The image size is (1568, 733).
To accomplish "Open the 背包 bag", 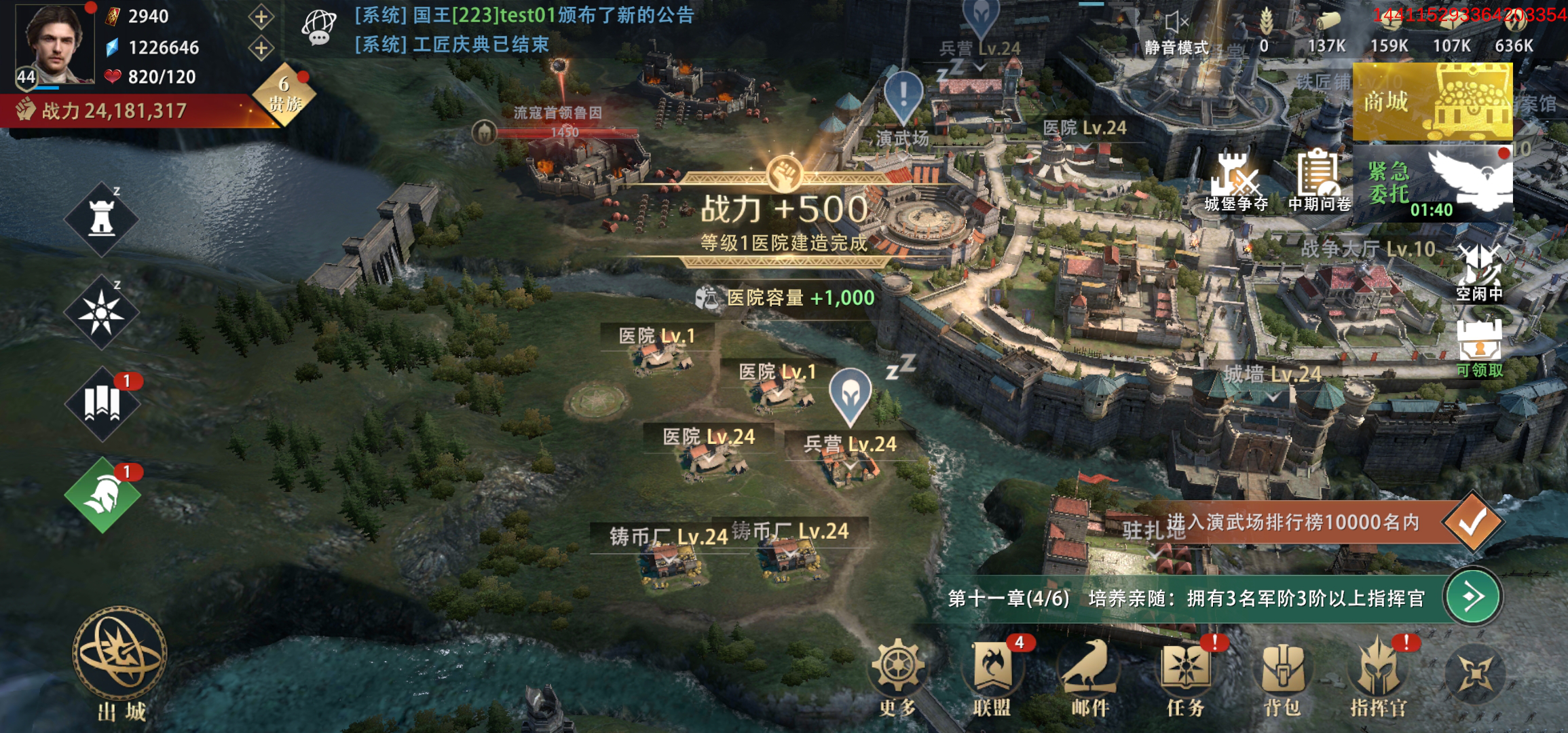I will 1282,675.
